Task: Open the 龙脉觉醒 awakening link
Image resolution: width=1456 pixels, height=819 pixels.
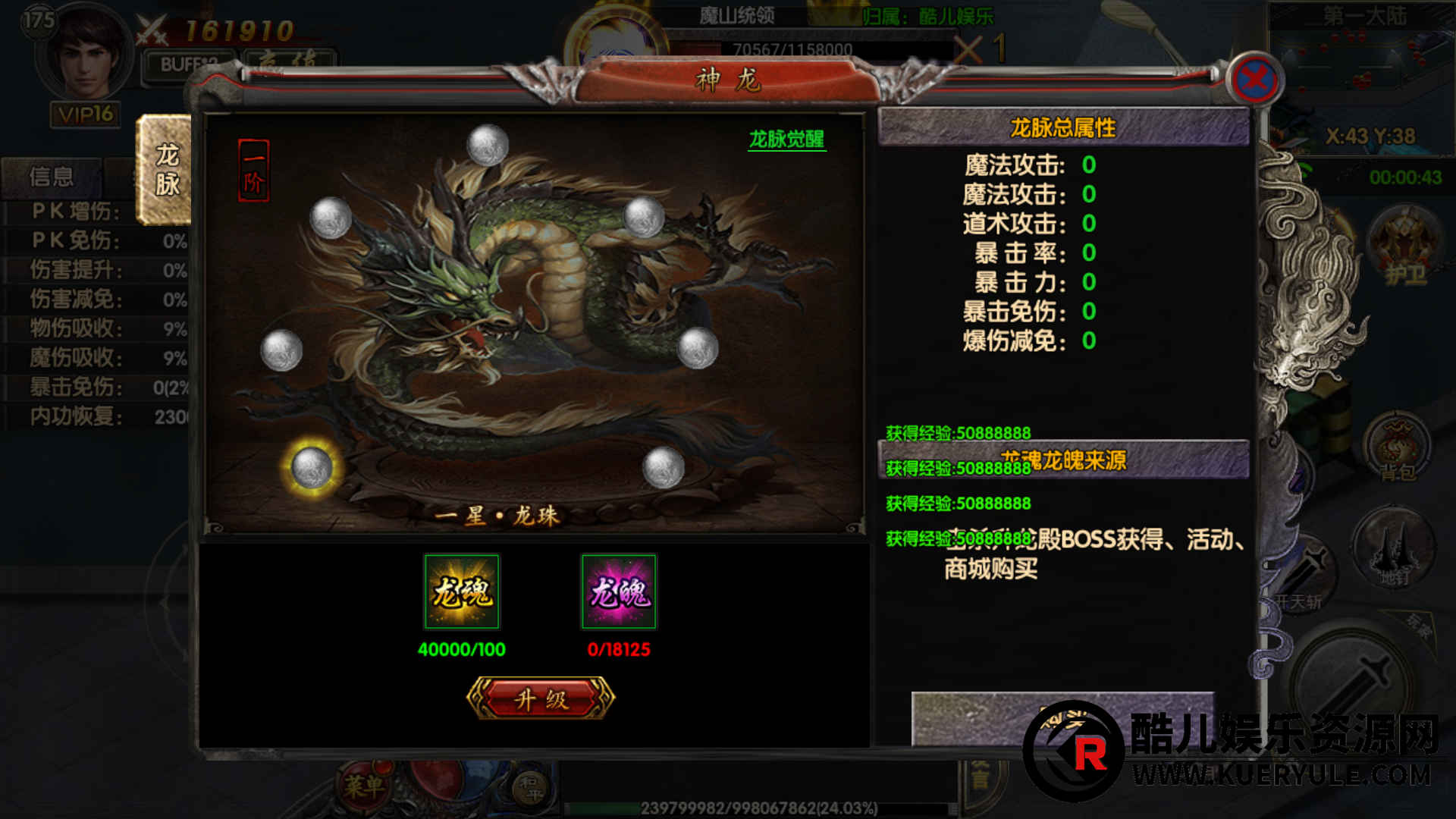Action: pyautogui.click(x=786, y=139)
